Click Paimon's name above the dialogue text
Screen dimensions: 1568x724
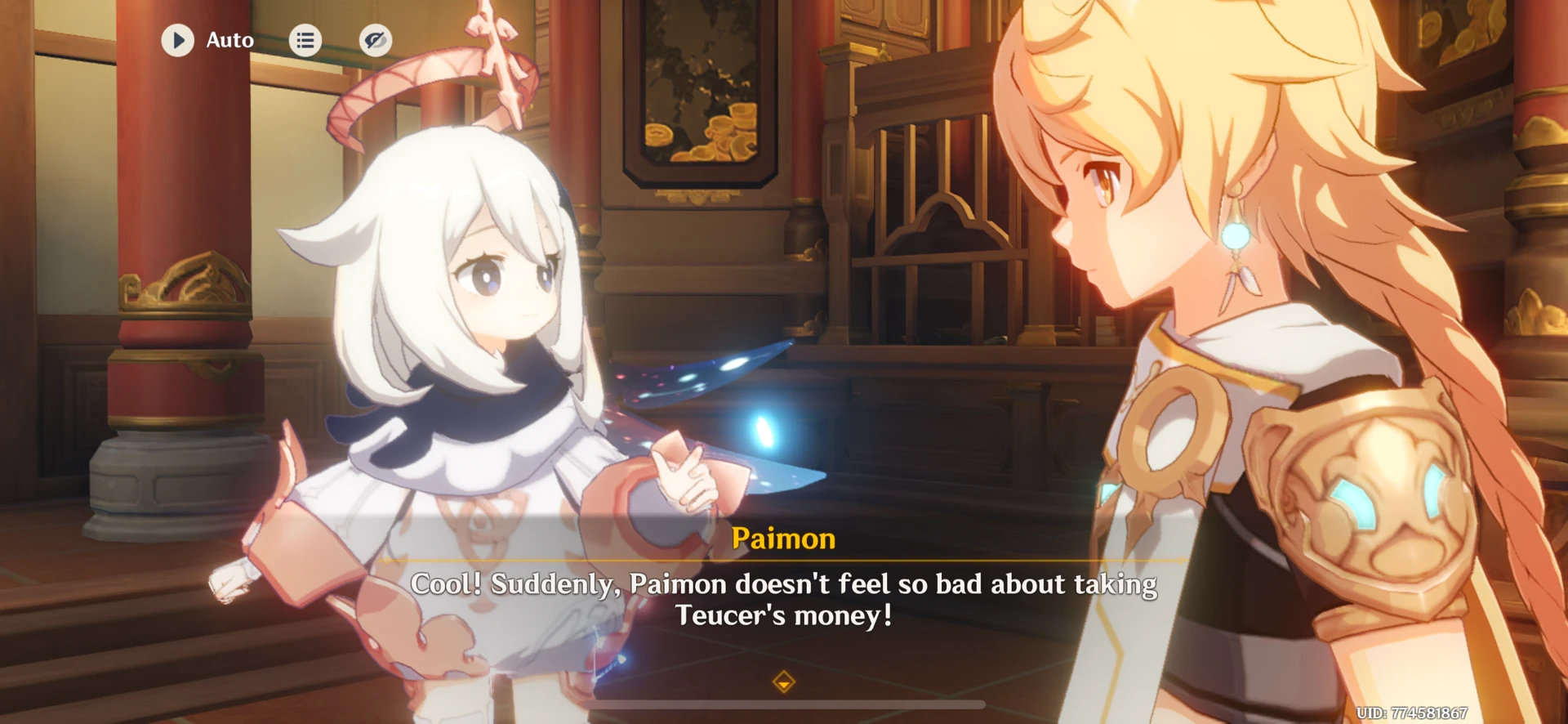(783, 539)
